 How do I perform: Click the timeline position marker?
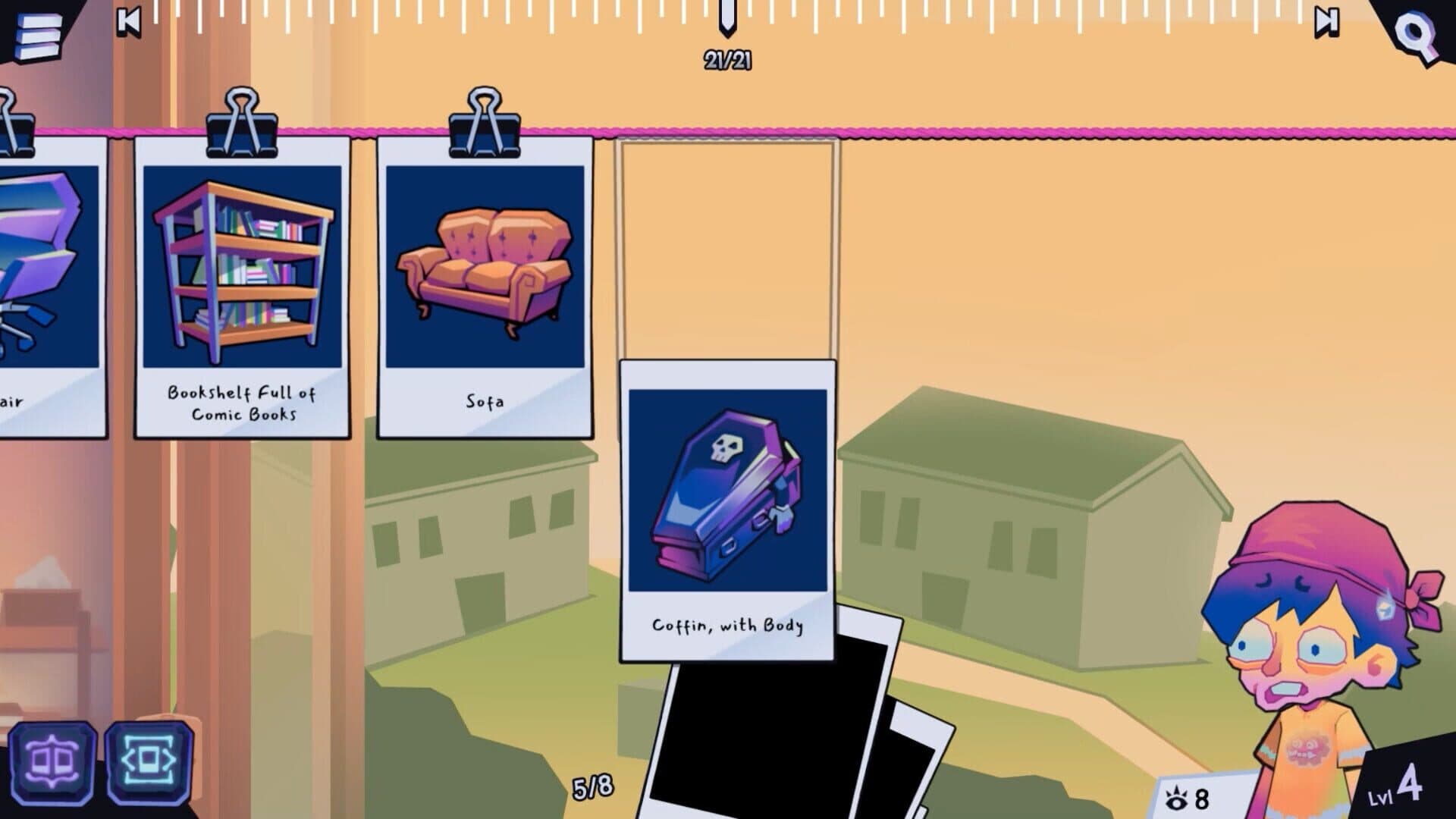(727, 17)
